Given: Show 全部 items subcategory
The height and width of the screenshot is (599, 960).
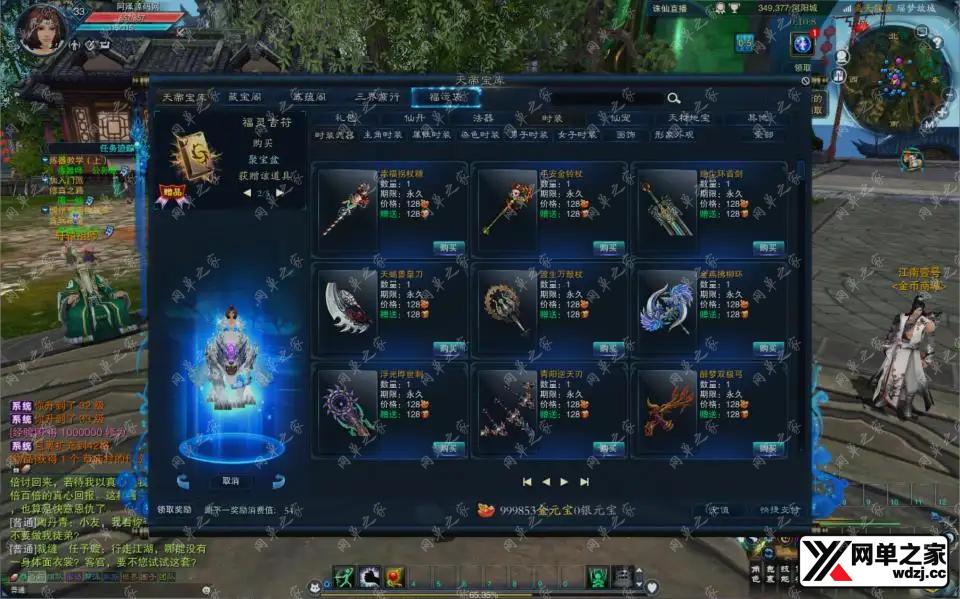Looking at the screenshot, I should pyautogui.click(x=763, y=135).
